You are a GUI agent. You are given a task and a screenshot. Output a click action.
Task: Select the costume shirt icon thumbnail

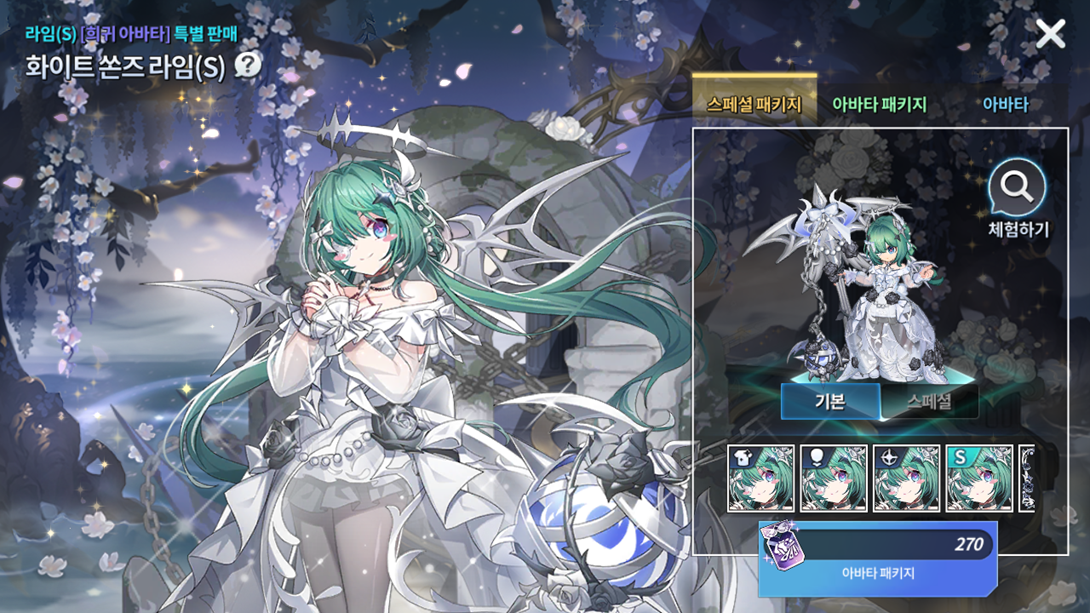point(761,479)
